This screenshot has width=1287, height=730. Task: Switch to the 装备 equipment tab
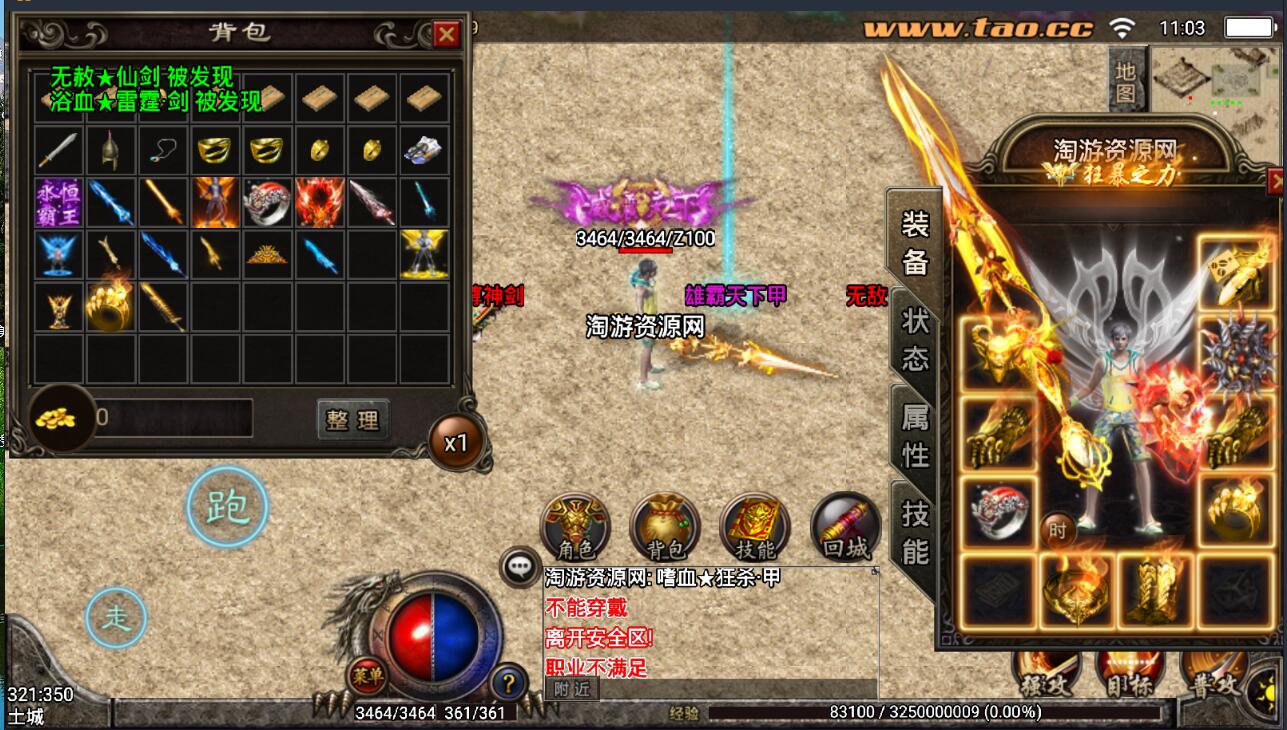(914, 242)
